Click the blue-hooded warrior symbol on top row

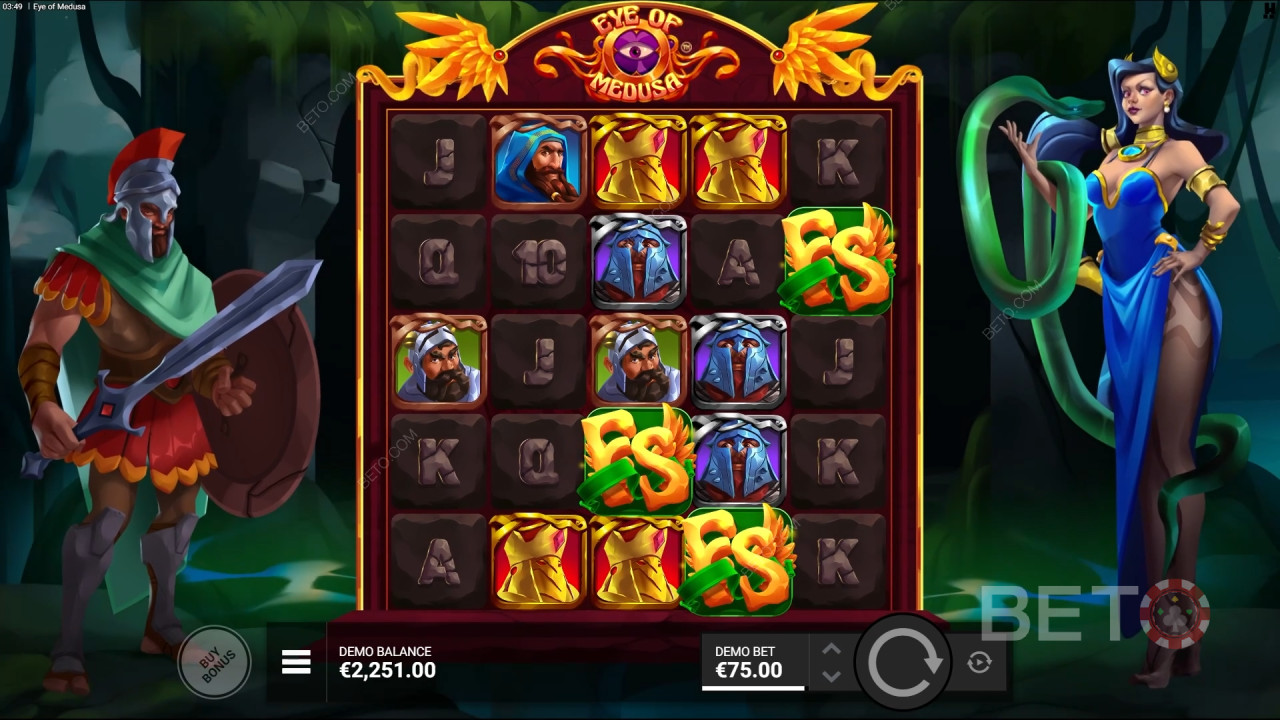[x=537, y=161]
